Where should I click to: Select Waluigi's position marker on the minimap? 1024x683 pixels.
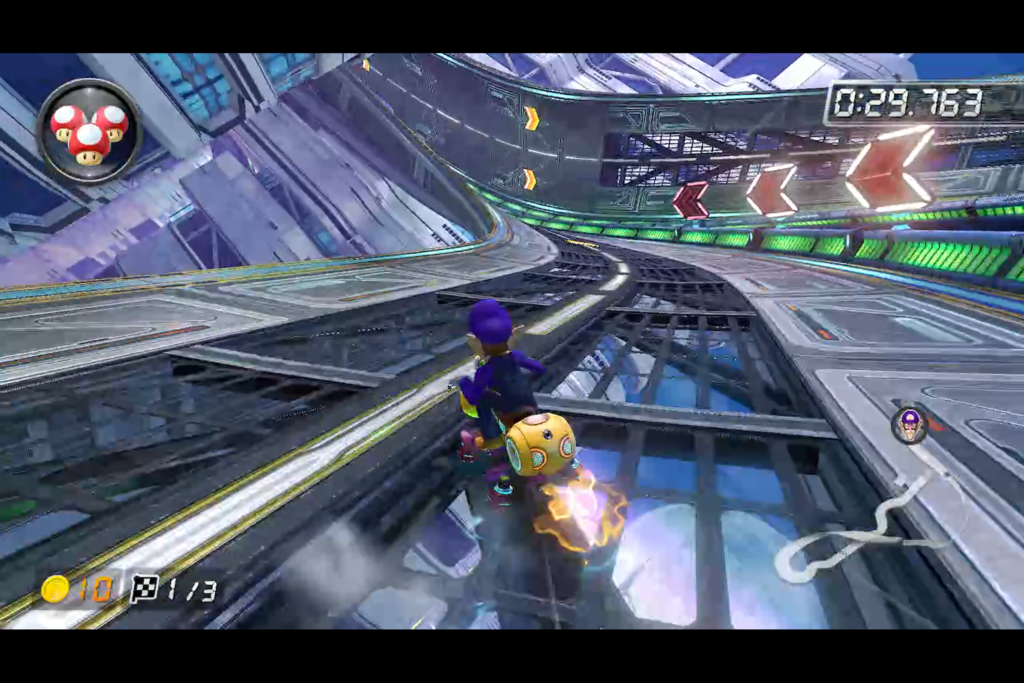[x=909, y=425]
